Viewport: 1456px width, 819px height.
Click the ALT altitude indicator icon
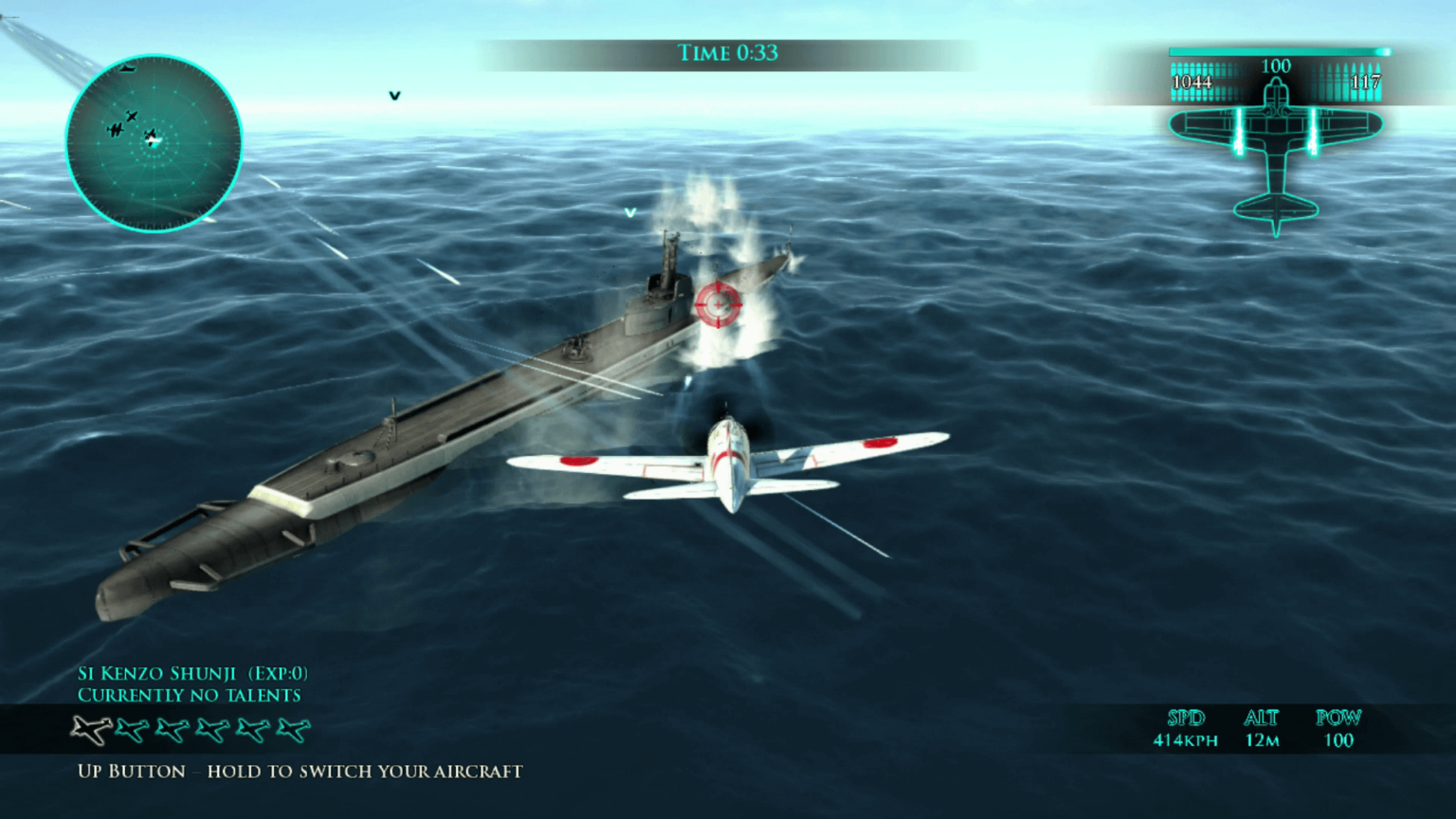[1262, 719]
